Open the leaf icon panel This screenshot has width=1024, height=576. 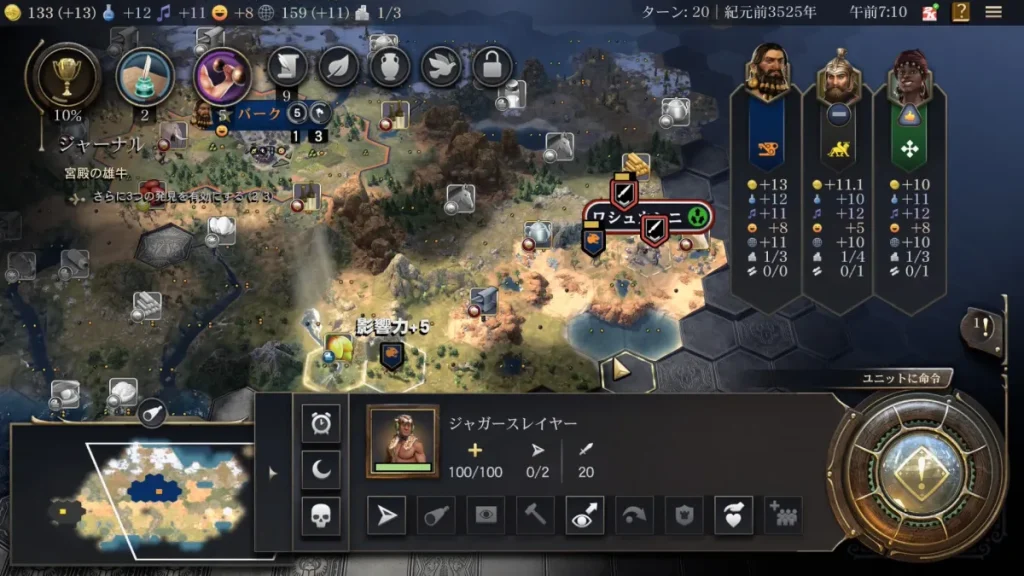(339, 67)
